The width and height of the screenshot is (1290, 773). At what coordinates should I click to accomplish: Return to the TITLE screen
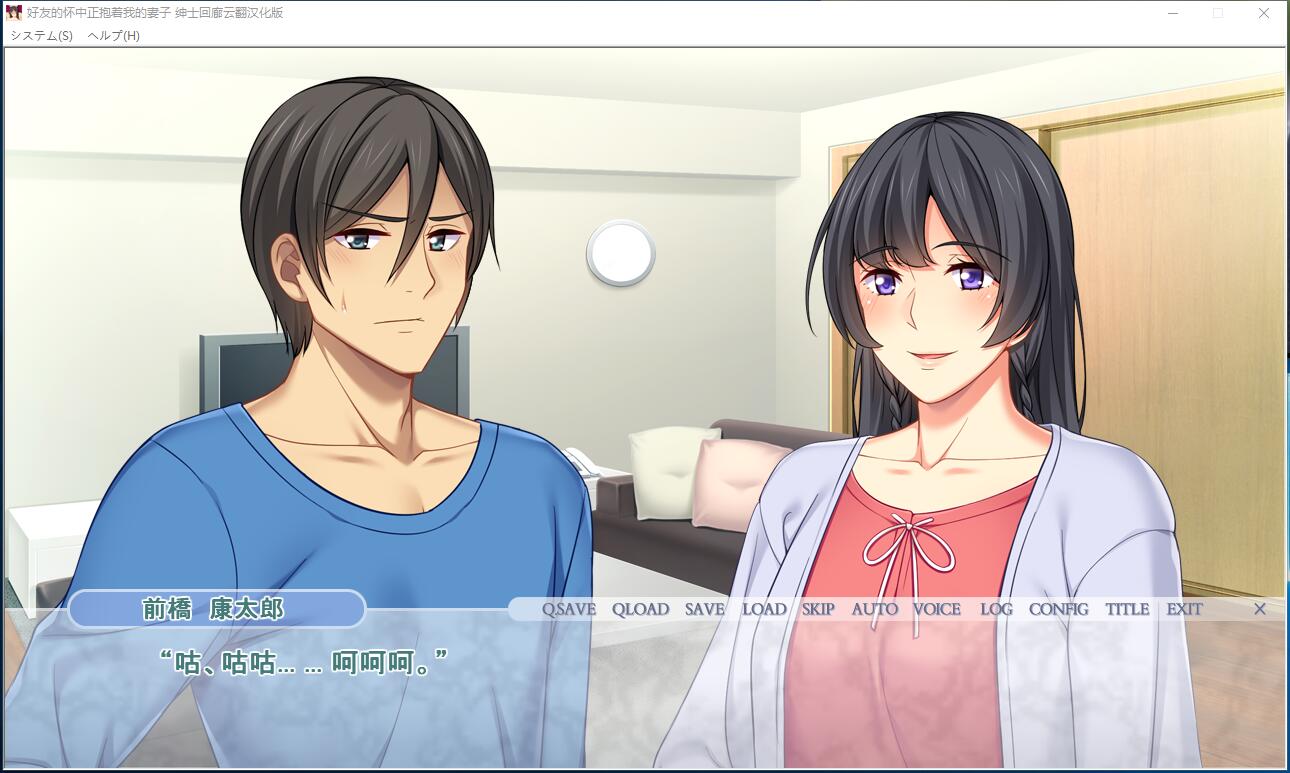(1127, 609)
